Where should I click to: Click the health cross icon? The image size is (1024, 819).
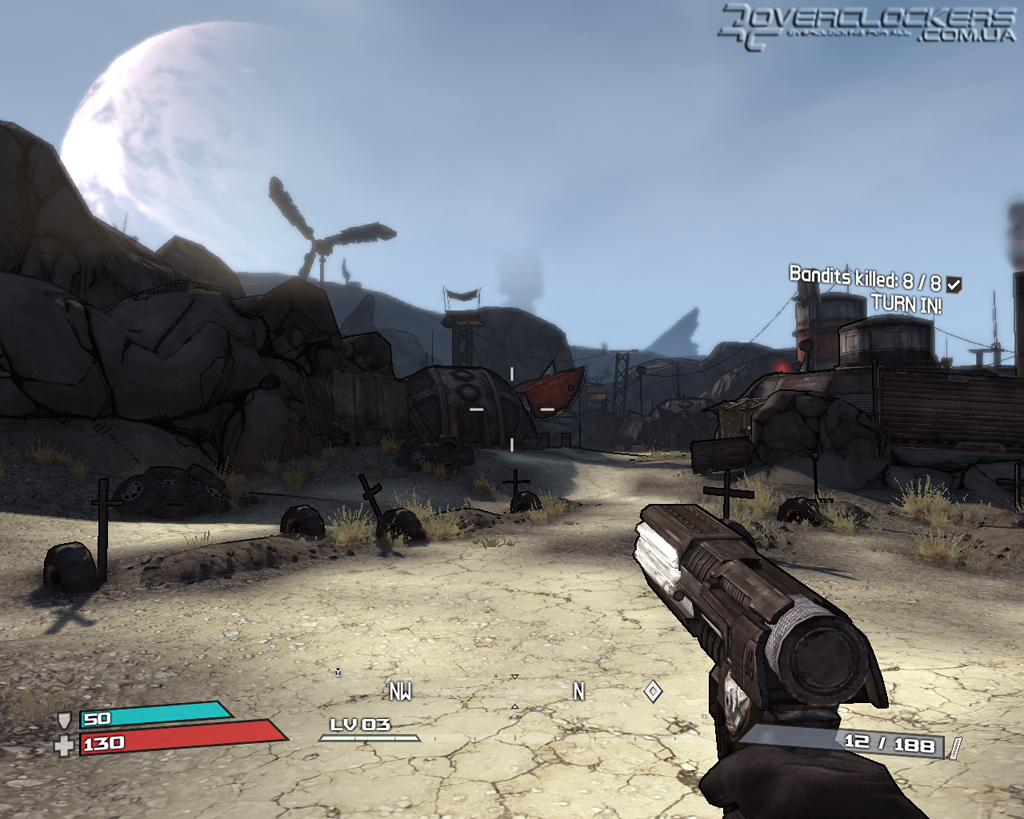[x=65, y=745]
